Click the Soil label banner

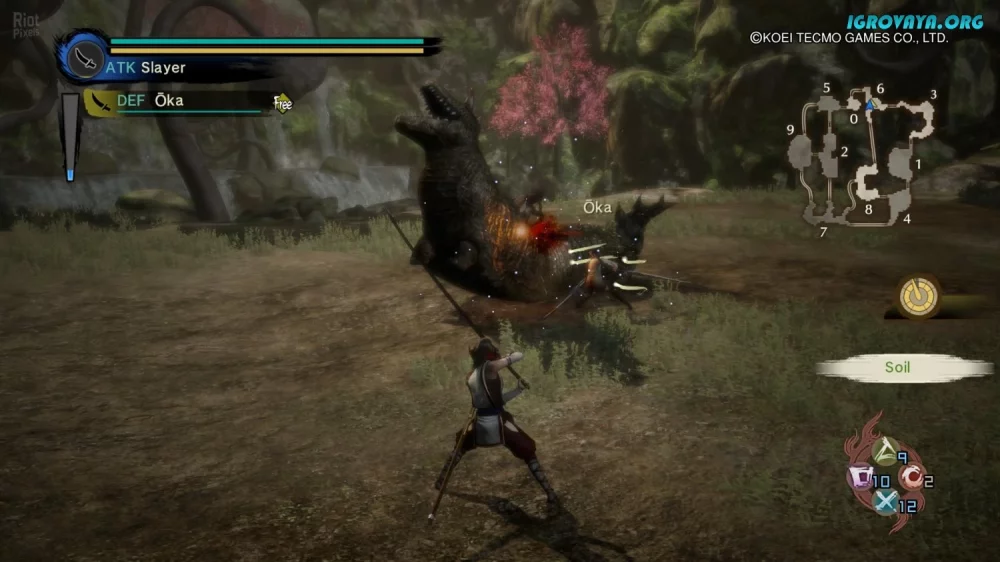click(x=896, y=368)
